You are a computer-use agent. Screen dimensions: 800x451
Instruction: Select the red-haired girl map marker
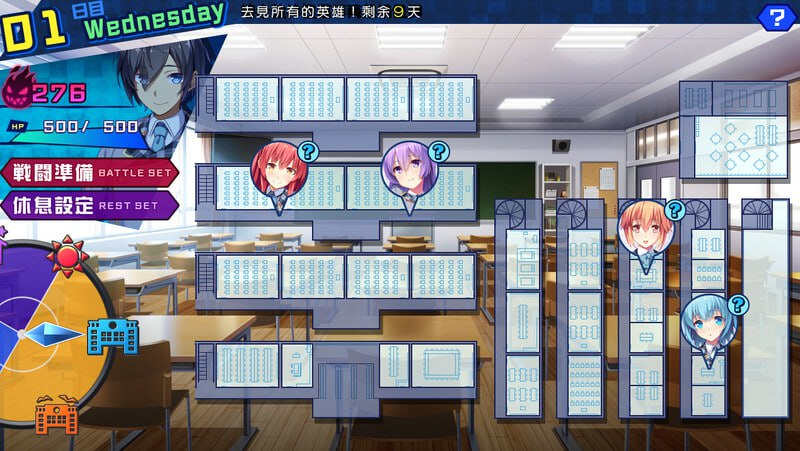point(278,172)
